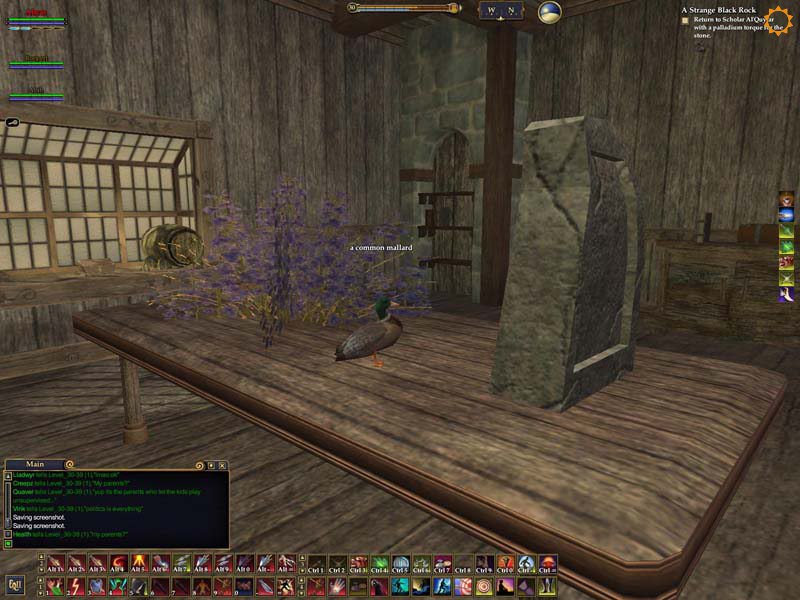Use the Alt 5 fire burst ability
Screen dimensions: 800x600
140,564
